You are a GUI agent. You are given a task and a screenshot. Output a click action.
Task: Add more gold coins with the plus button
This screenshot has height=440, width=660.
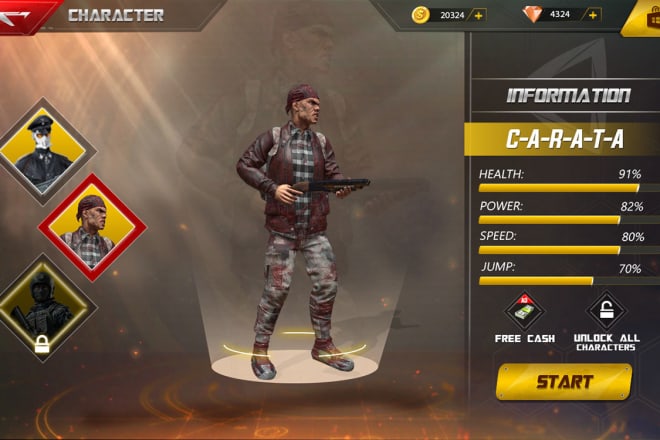pos(479,15)
